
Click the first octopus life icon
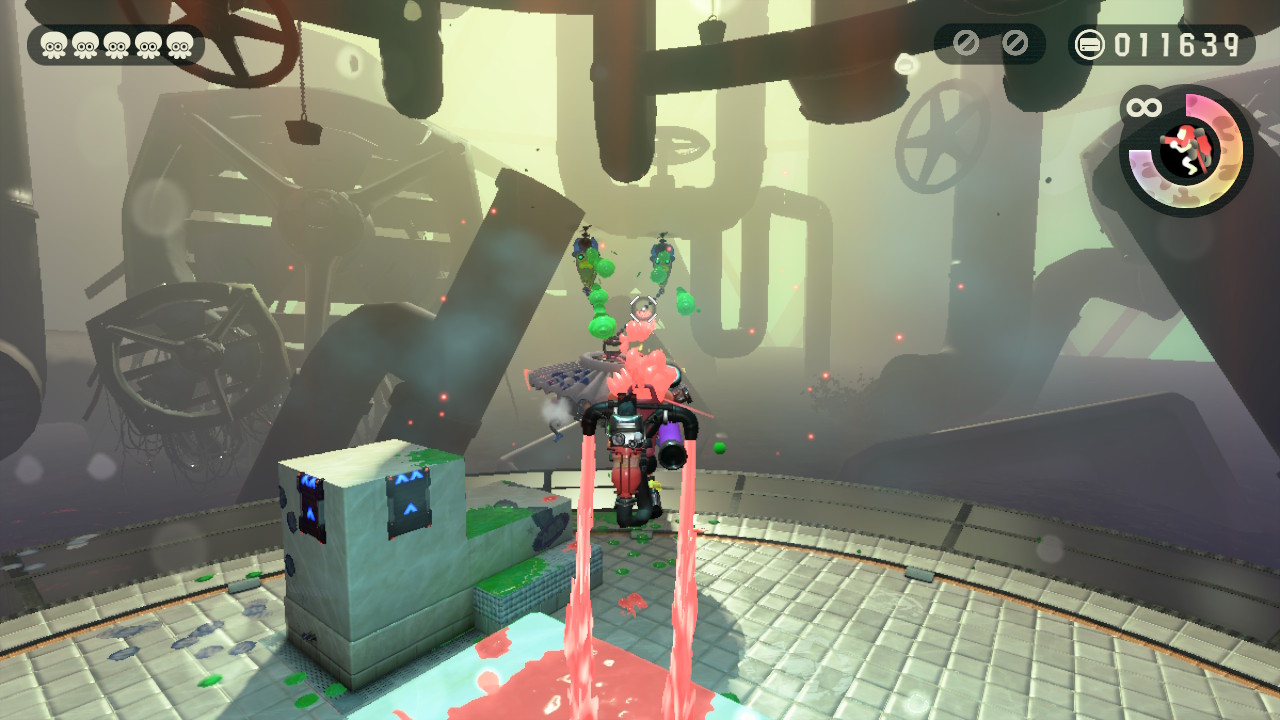(x=54, y=45)
